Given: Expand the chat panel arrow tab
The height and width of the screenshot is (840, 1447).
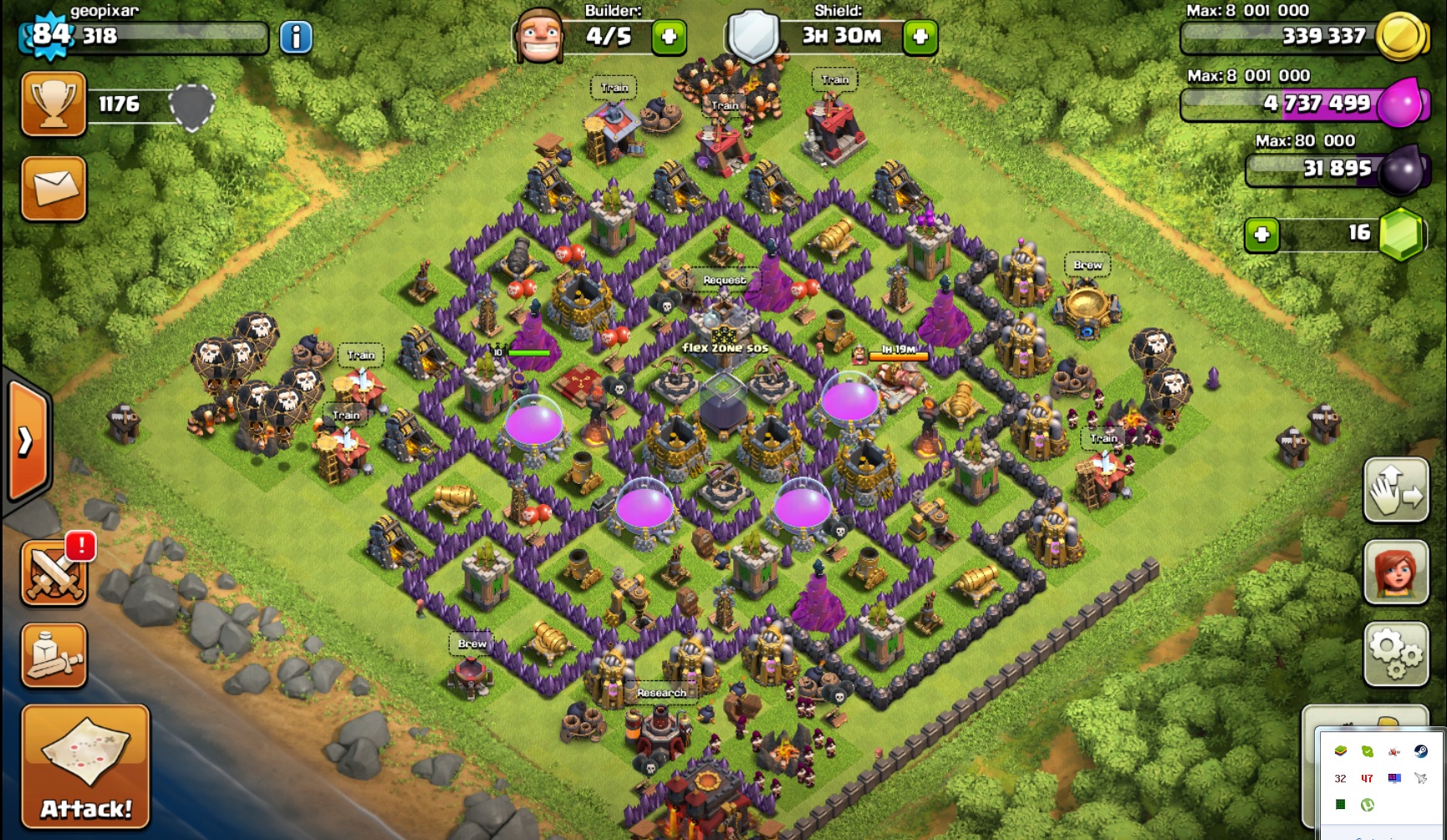Looking at the screenshot, I should coord(27,440).
